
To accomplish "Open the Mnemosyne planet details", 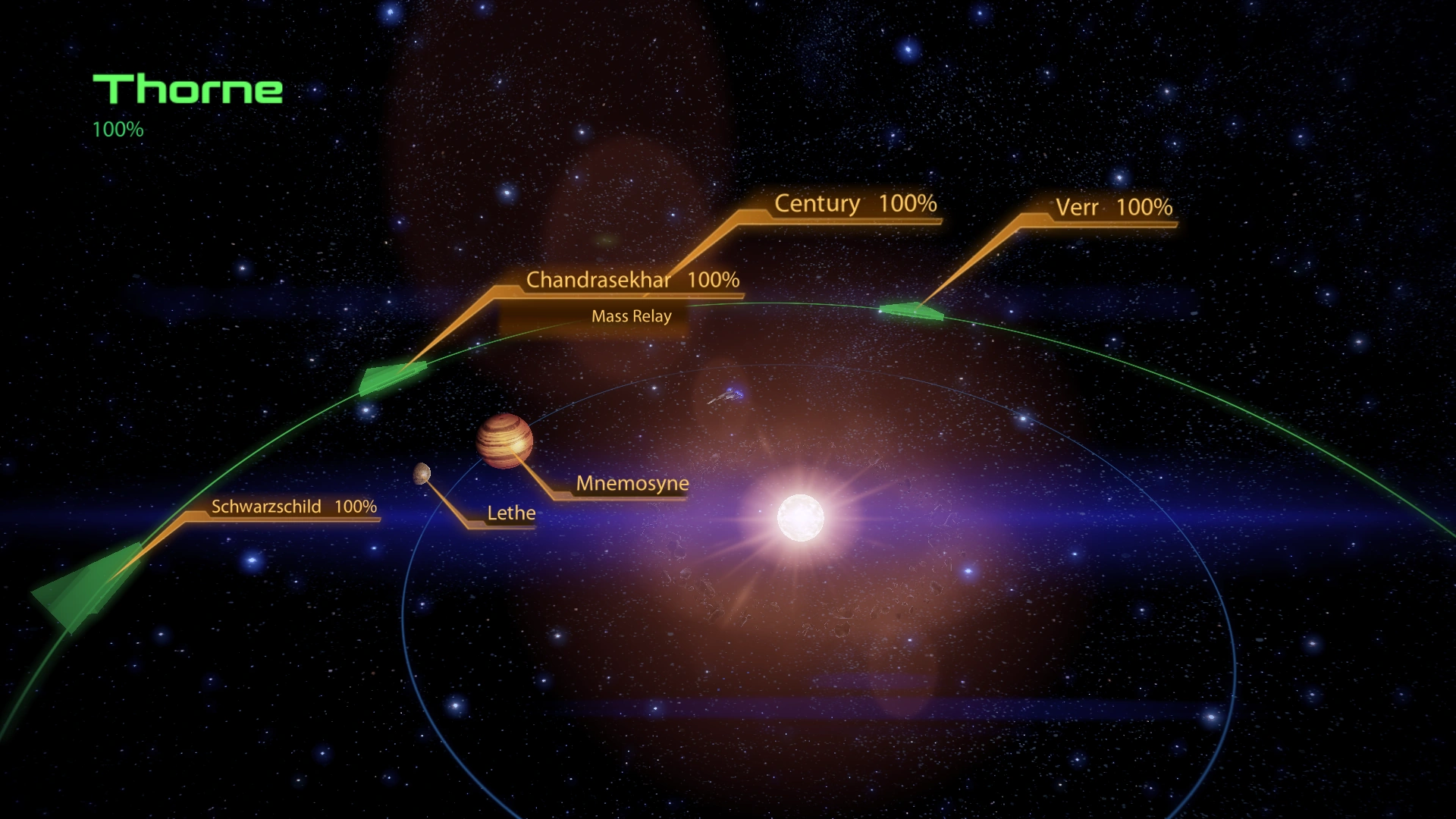I will 632,483.
